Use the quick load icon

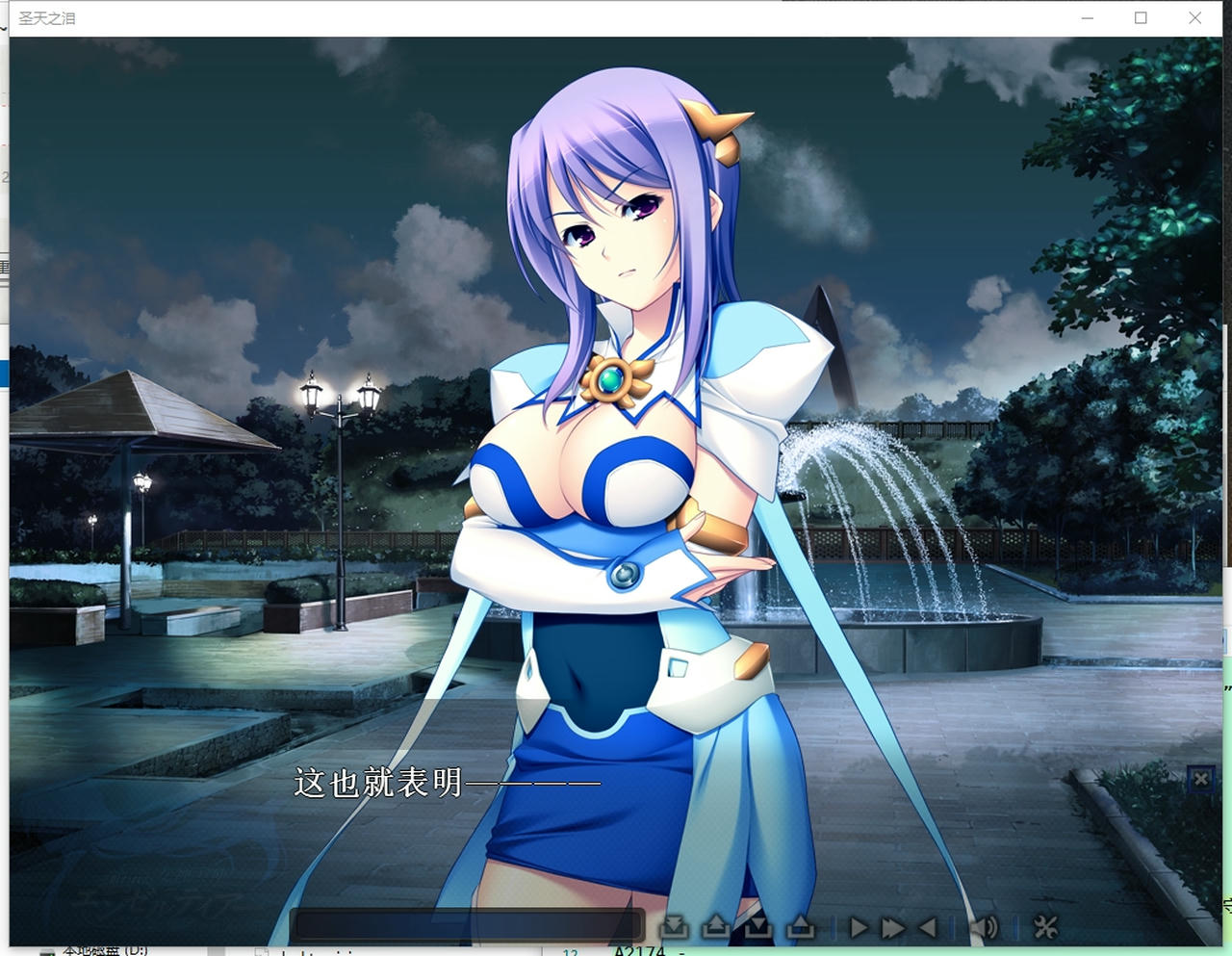point(799,929)
